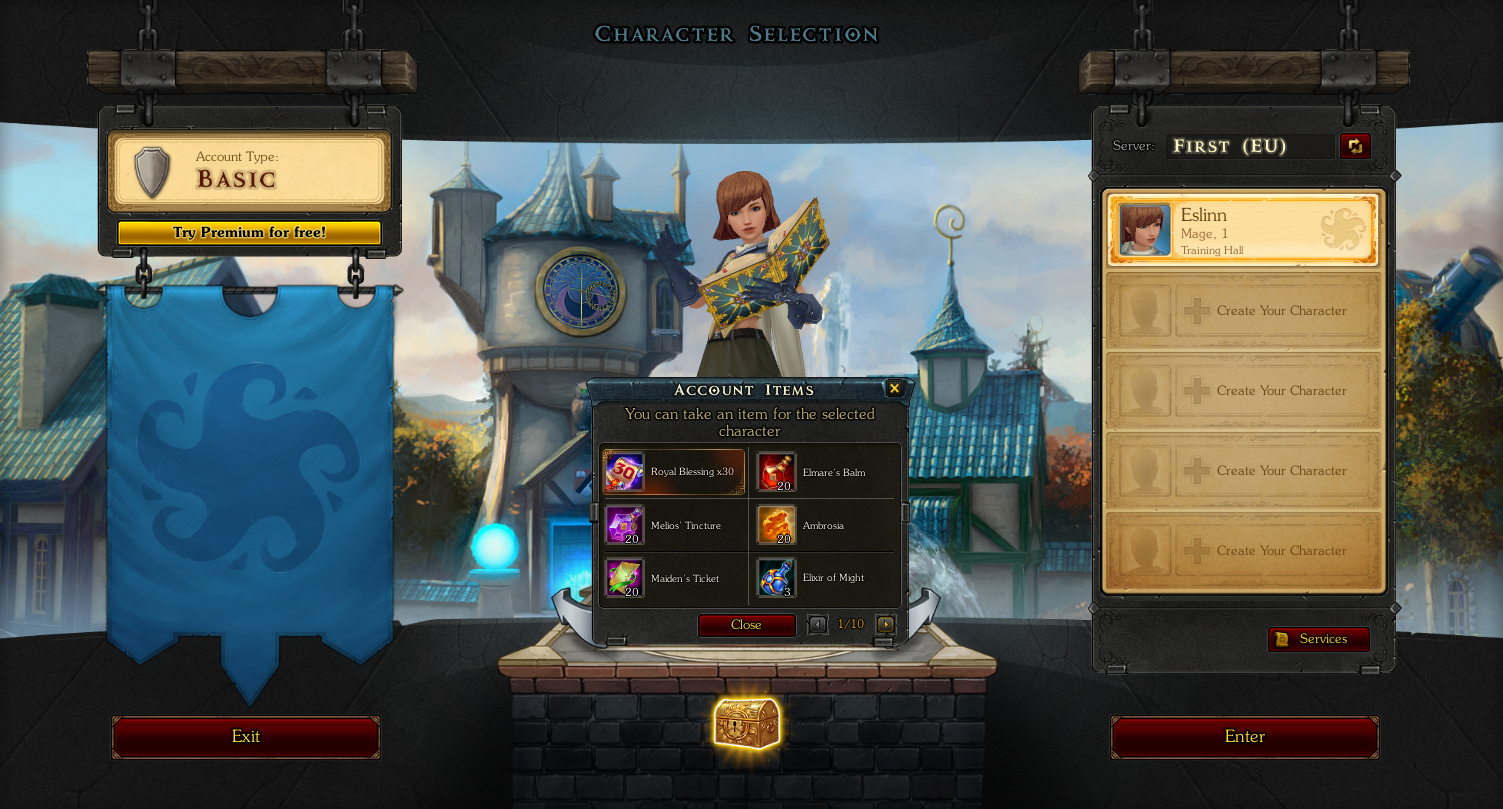Select the Melios' Tincture item icon
Viewport: 1503px width, 809px height.
click(624, 525)
